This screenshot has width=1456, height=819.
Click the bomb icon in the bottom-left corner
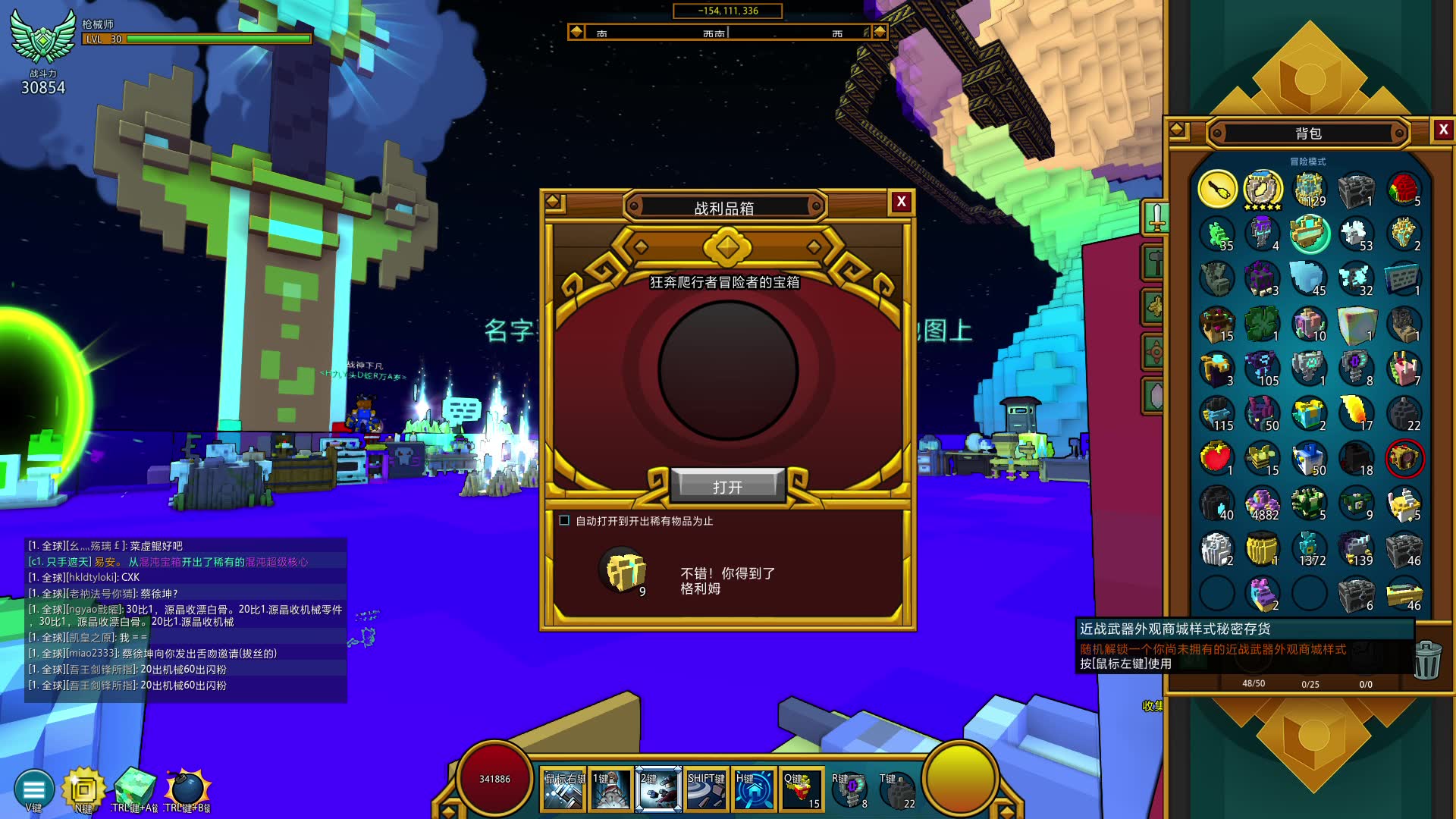point(187,789)
